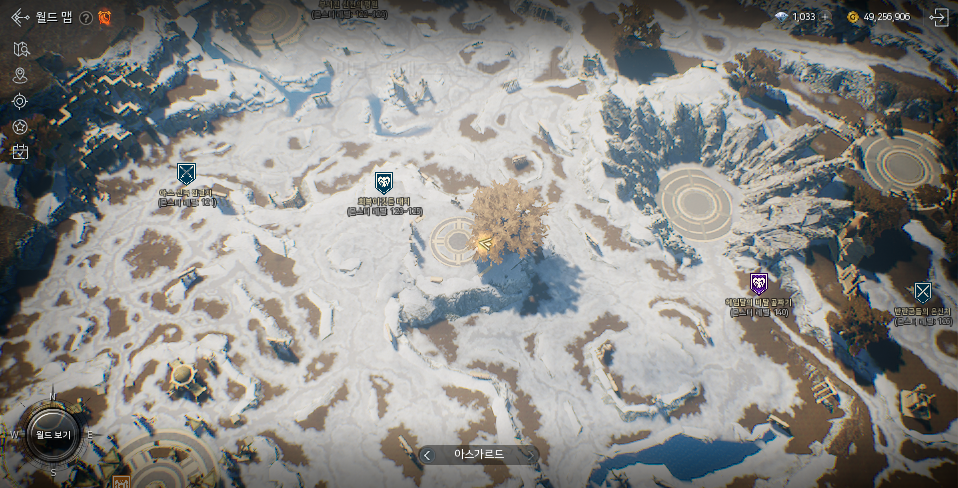Select the location pin icon

click(x=21, y=75)
